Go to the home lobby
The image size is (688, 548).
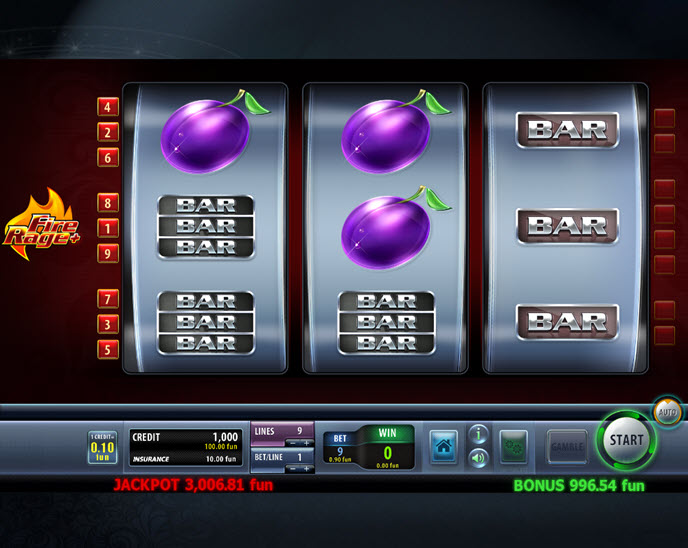click(x=444, y=446)
